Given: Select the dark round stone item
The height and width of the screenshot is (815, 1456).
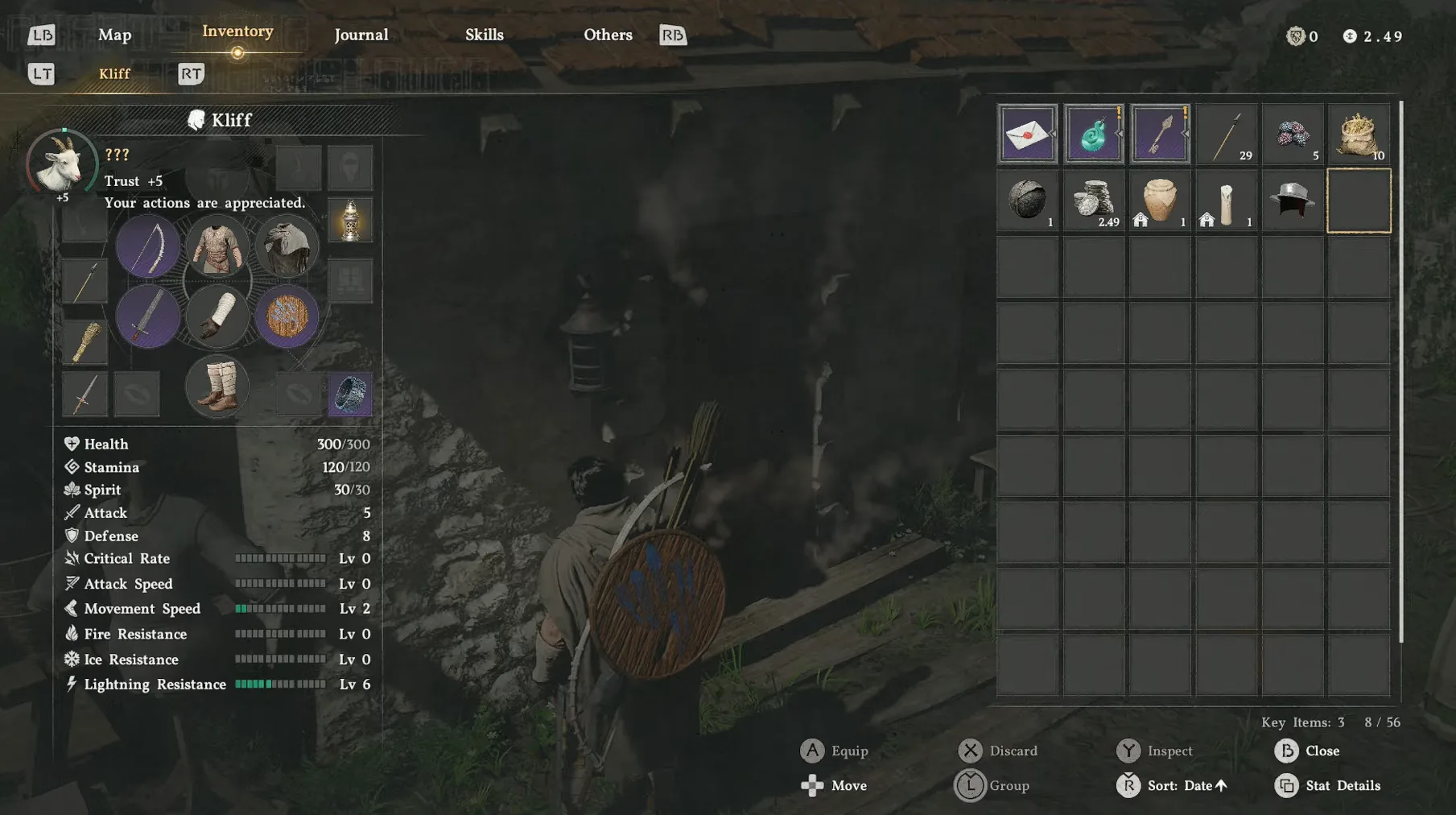Looking at the screenshot, I should tap(1027, 201).
